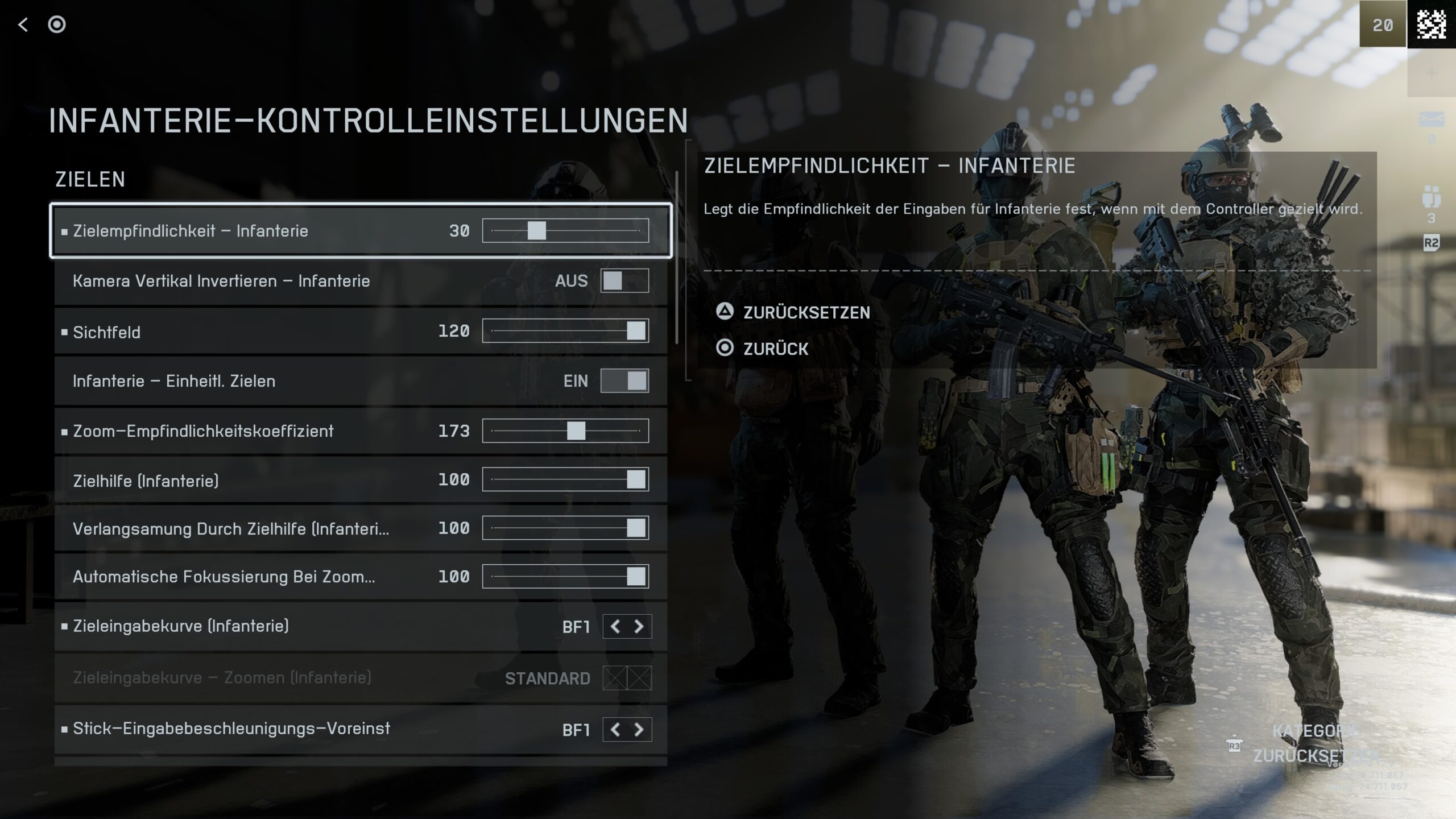Choose previous Stick-Eingabebeschleunigungs-Voreinst preset
Image resolution: width=1456 pixels, height=819 pixels.
pos(615,730)
